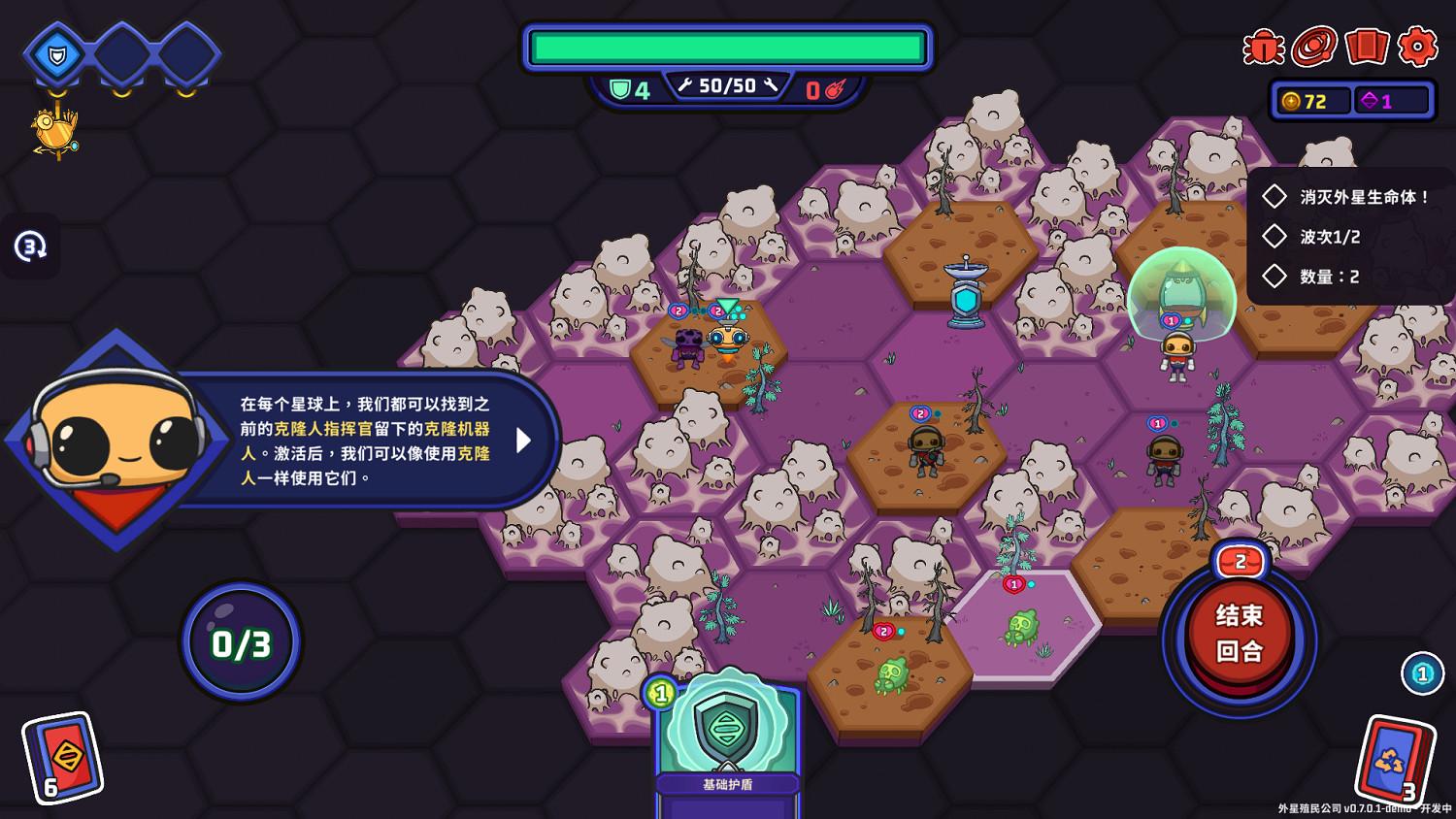Toggle the 数量:2 objective checkbox
The image size is (1456, 819).
point(1274,277)
